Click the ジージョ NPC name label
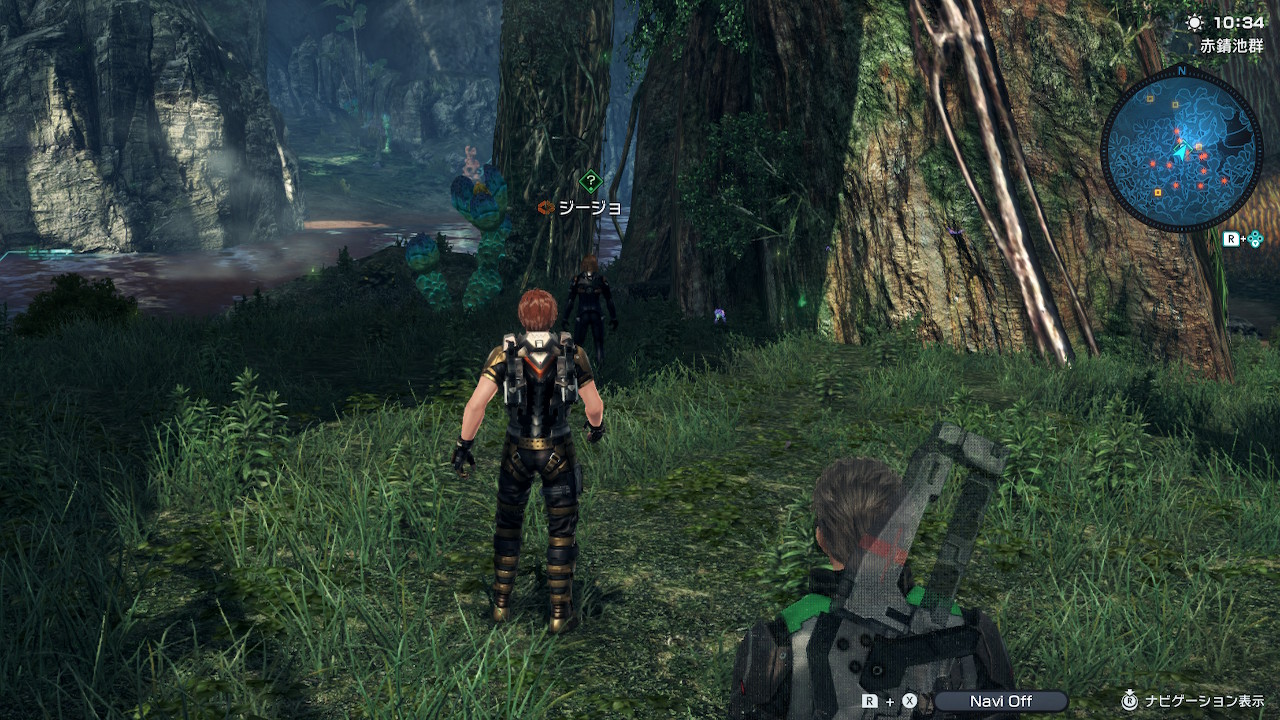 (589, 208)
